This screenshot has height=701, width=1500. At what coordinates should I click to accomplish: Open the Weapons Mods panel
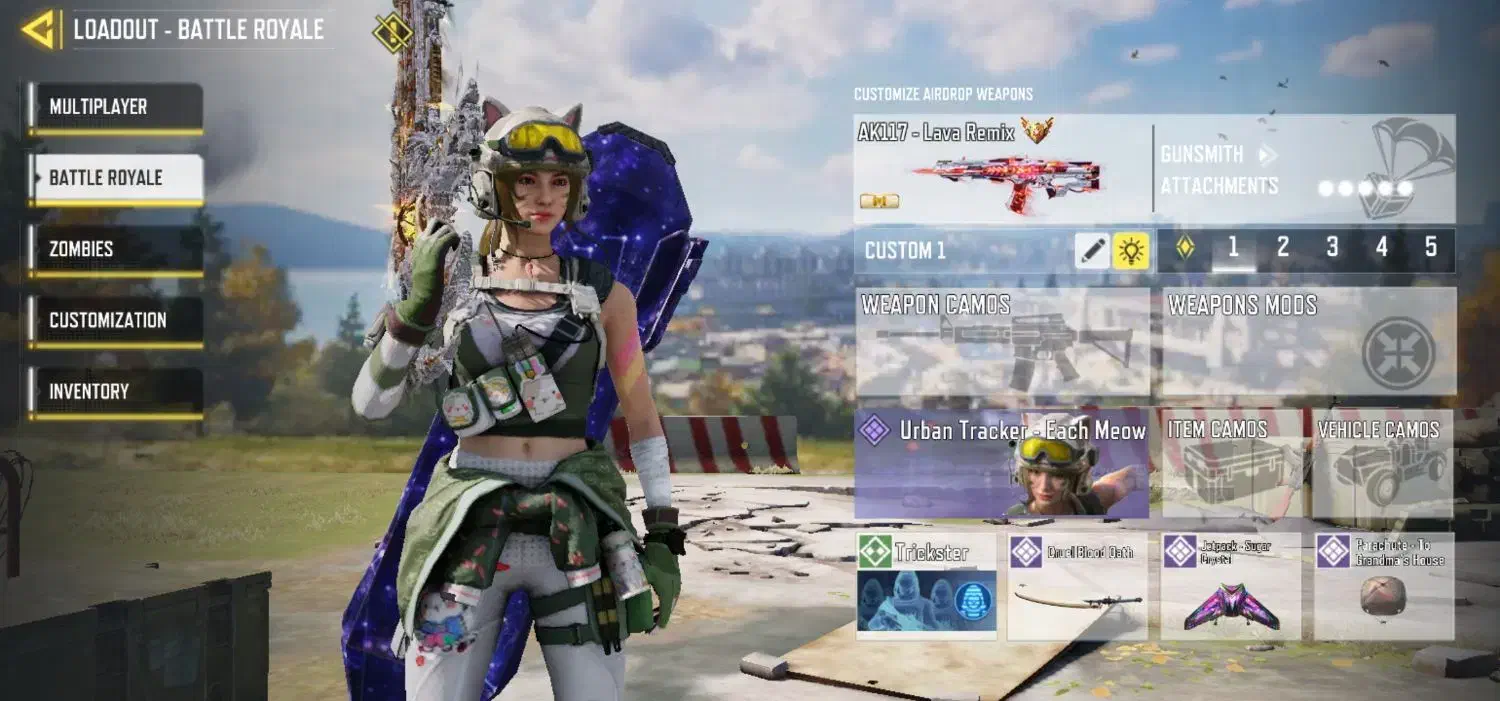(x=1309, y=342)
